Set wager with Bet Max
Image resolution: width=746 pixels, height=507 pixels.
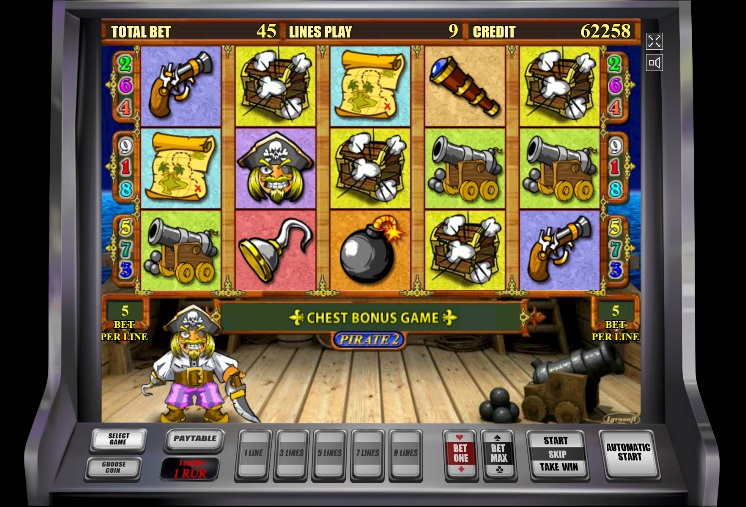click(497, 454)
